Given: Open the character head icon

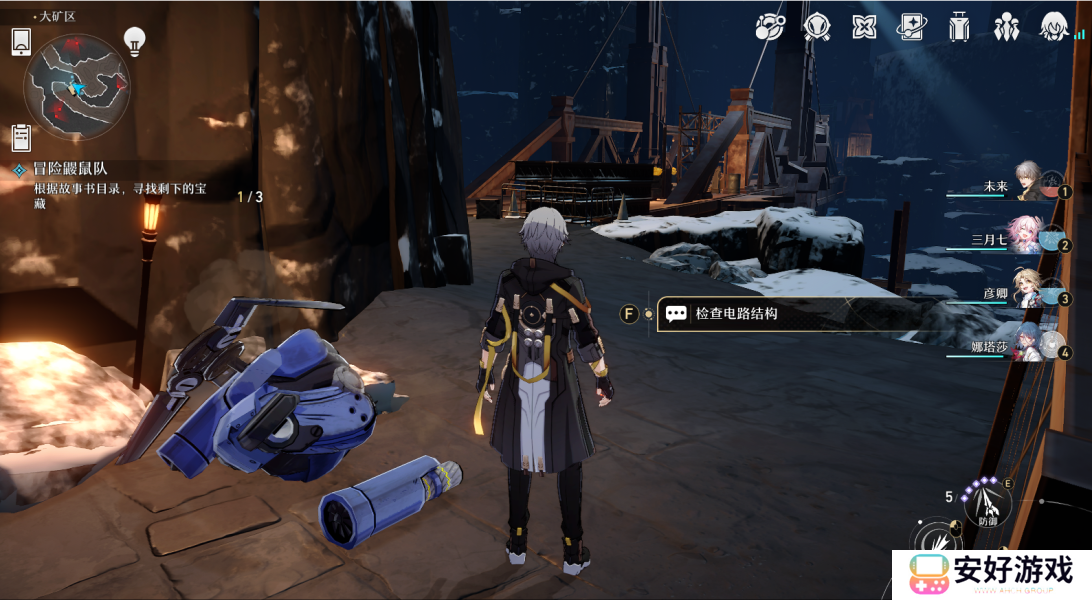Looking at the screenshot, I should pos(1052,27).
